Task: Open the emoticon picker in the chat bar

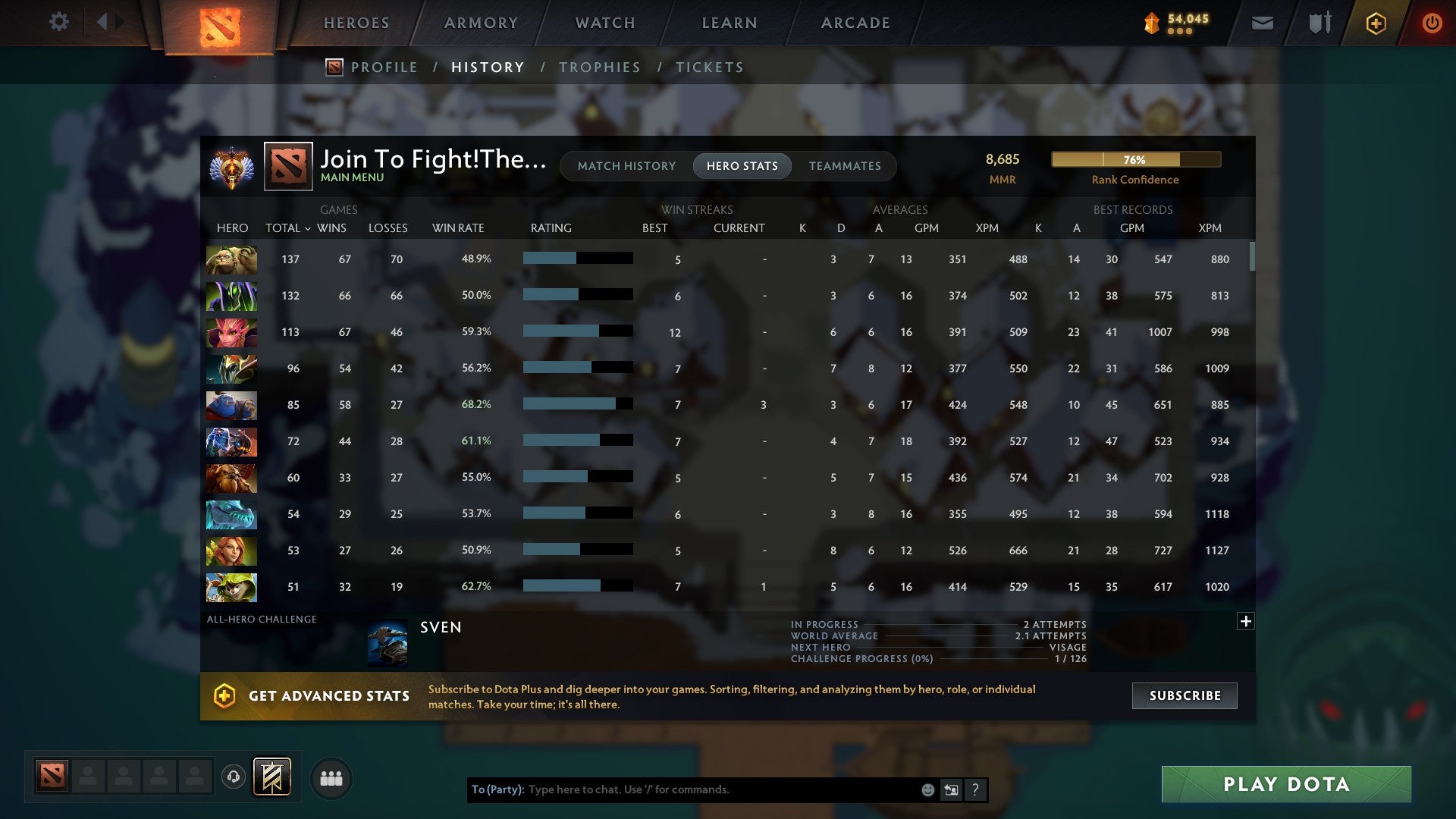Action: [927, 789]
